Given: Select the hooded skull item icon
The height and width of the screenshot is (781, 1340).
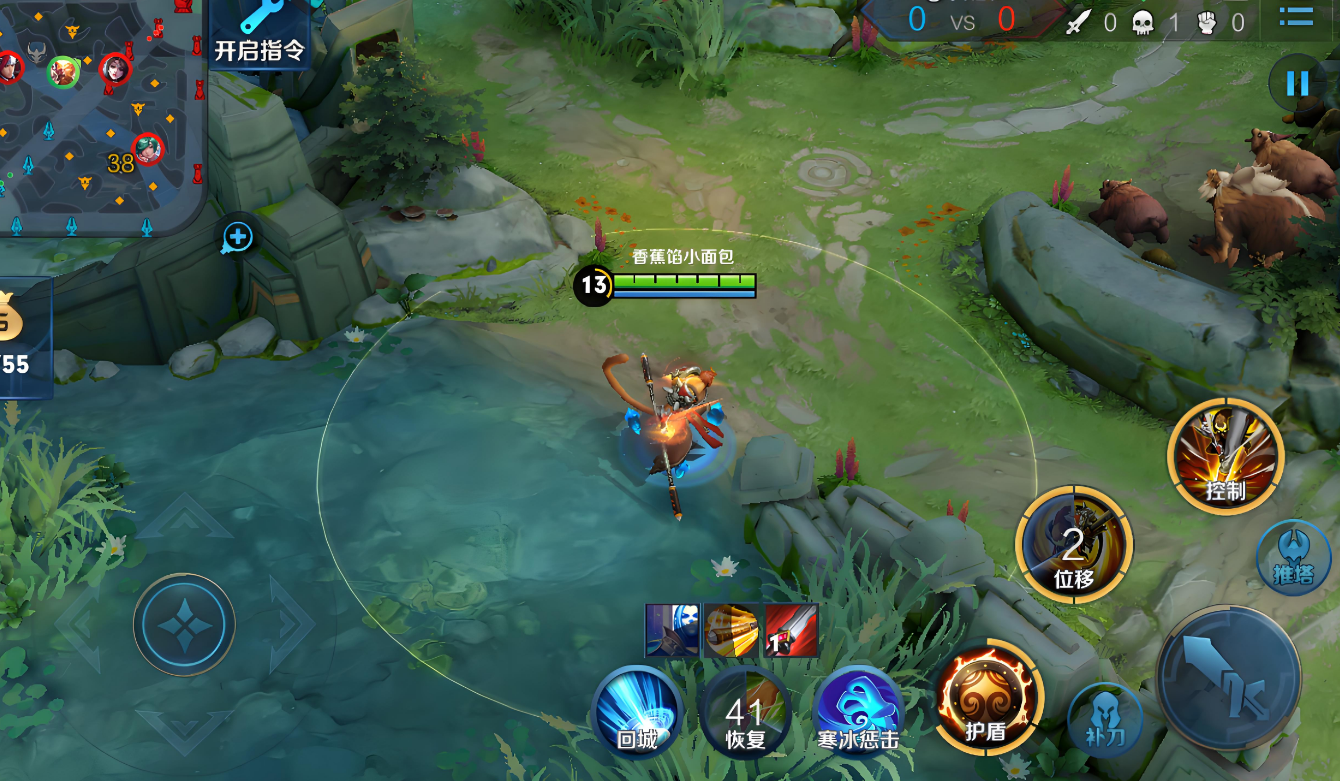Looking at the screenshot, I should [672, 630].
